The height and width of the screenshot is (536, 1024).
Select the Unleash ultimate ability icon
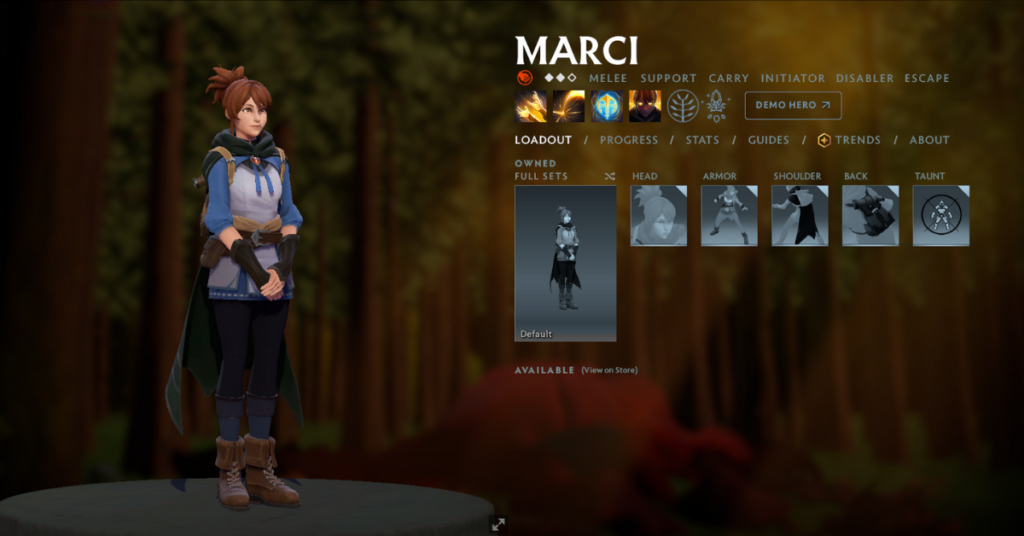(645, 106)
